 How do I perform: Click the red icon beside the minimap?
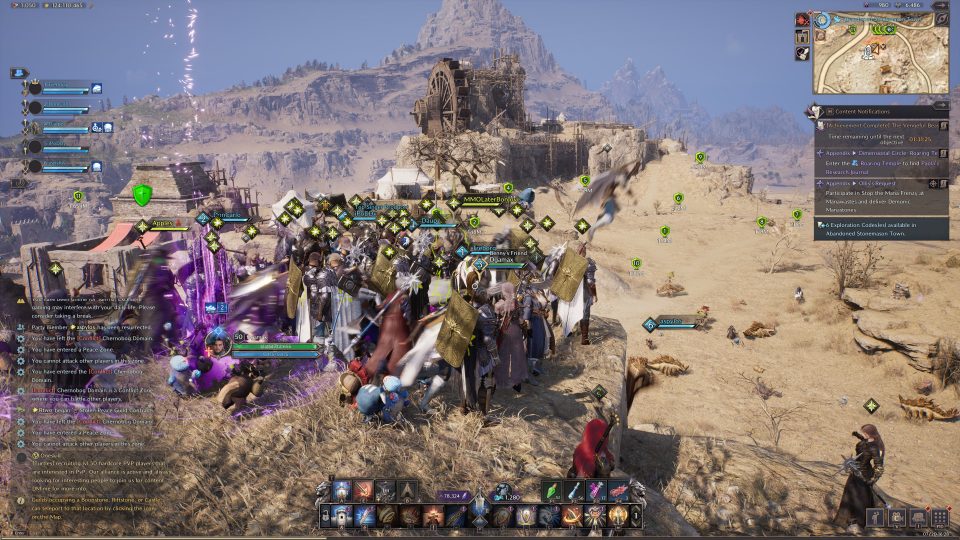click(x=802, y=20)
